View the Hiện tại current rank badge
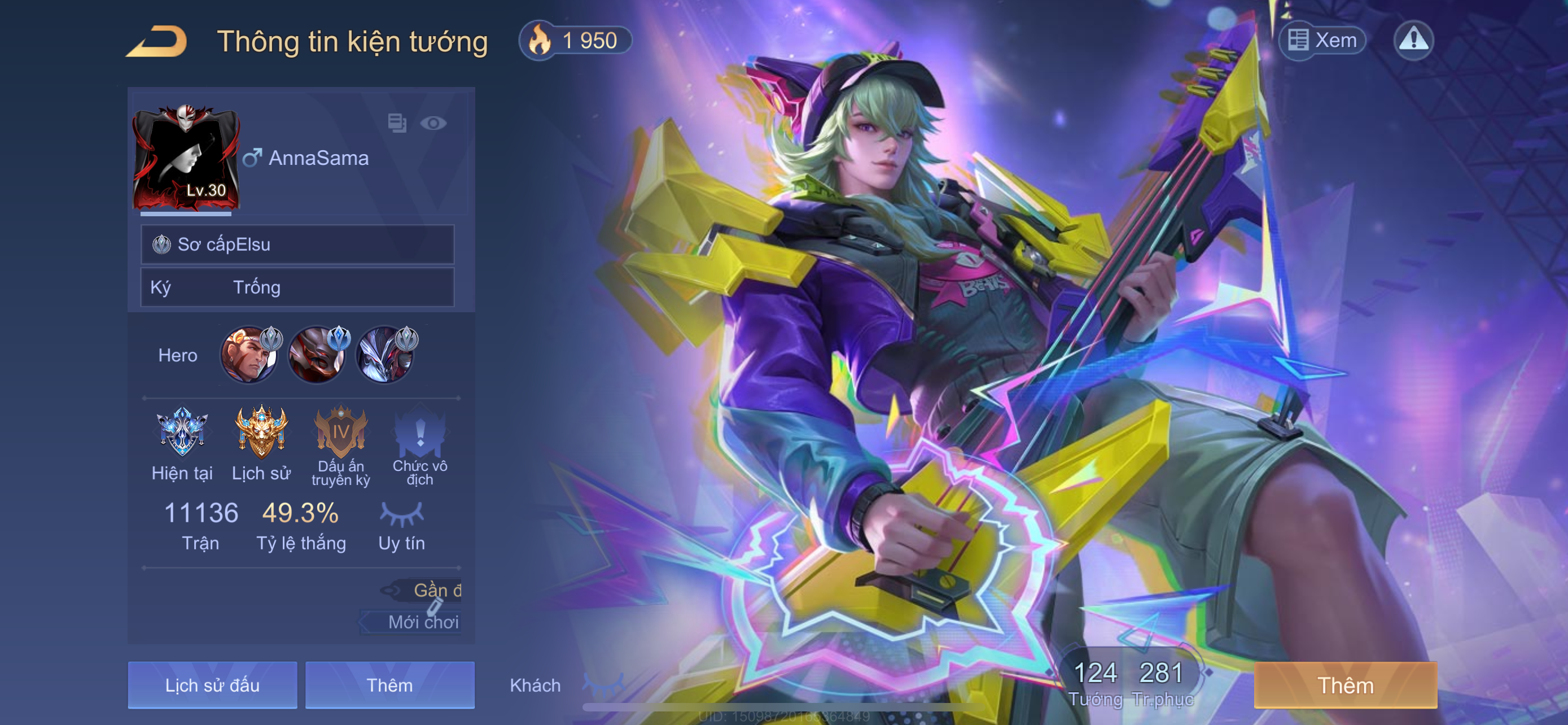 [x=182, y=432]
